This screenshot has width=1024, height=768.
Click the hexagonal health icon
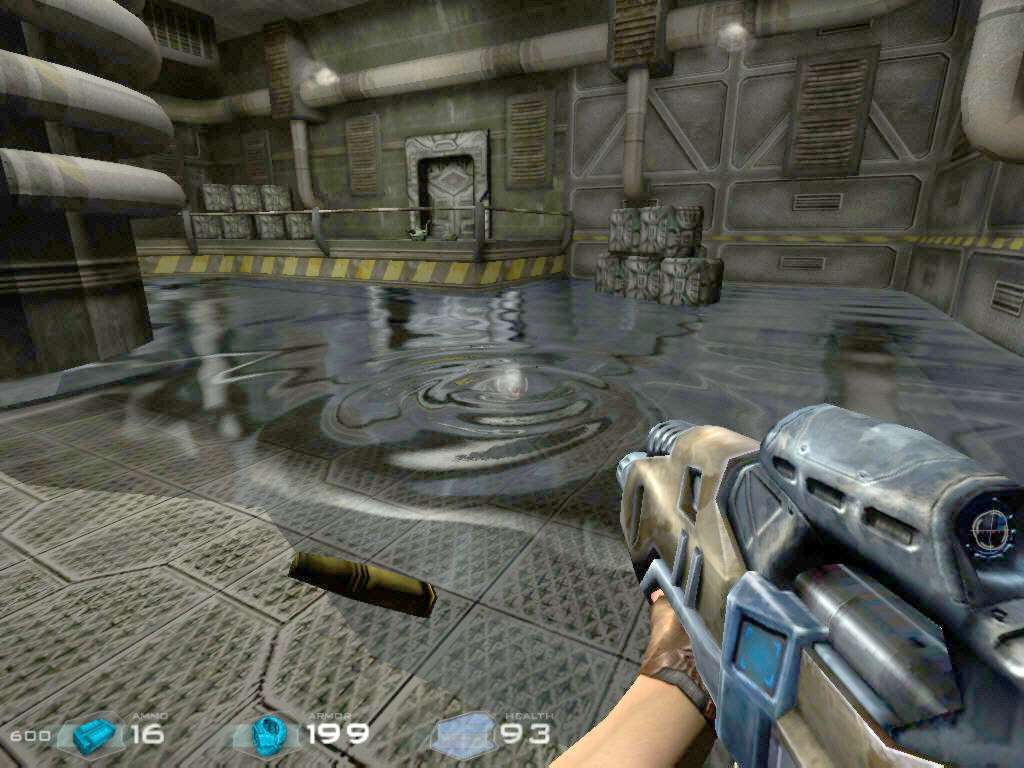(466, 736)
